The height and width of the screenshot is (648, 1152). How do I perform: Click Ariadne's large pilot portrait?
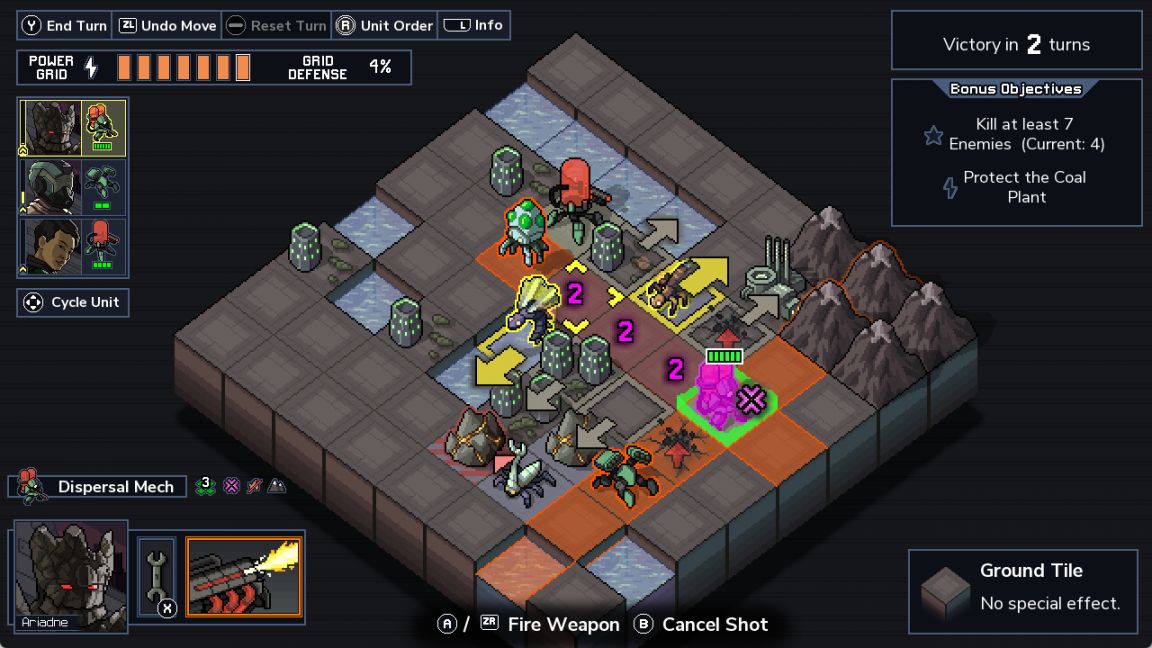(70, 574)
